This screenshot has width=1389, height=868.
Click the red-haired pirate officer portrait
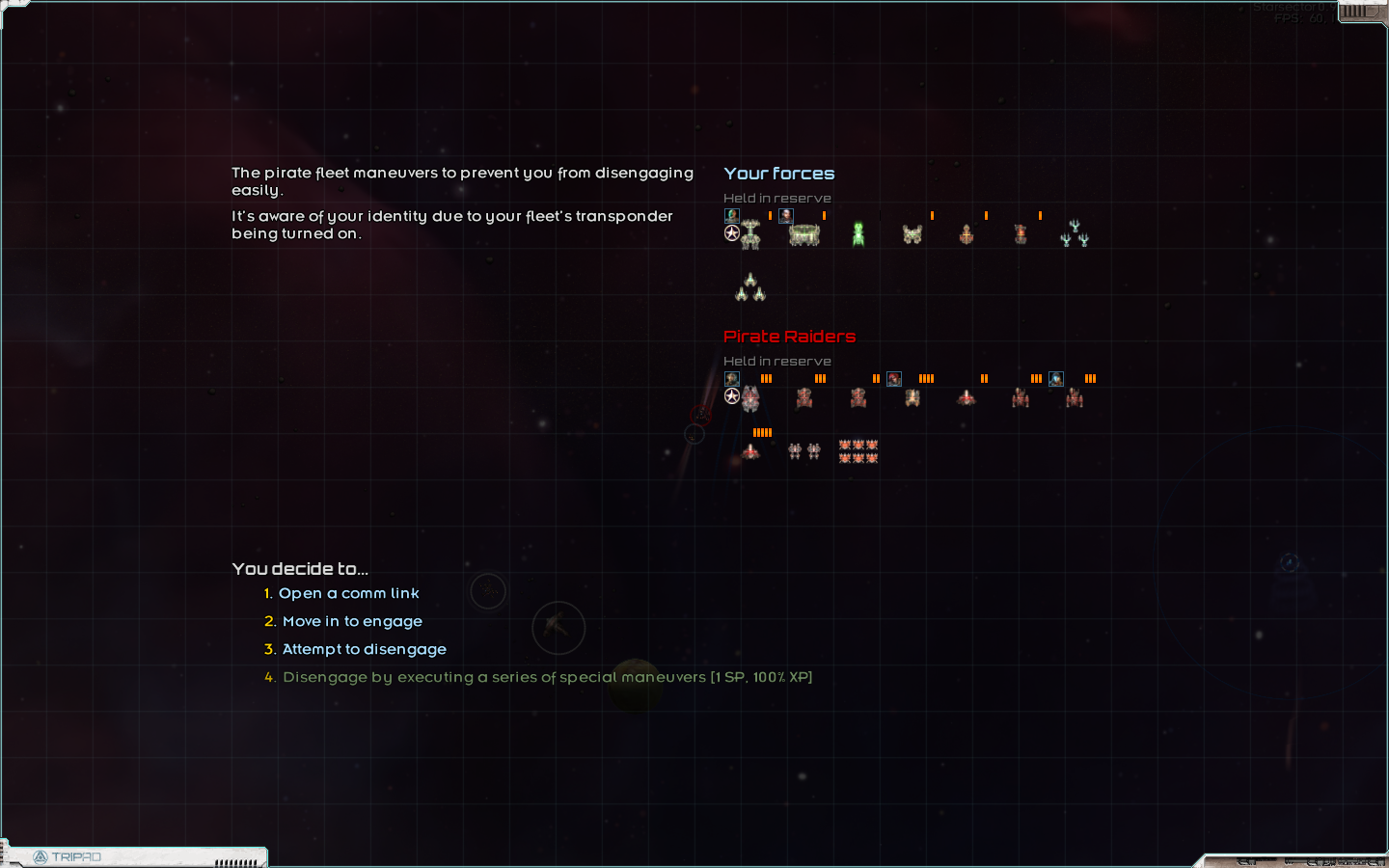click(894, 378)
